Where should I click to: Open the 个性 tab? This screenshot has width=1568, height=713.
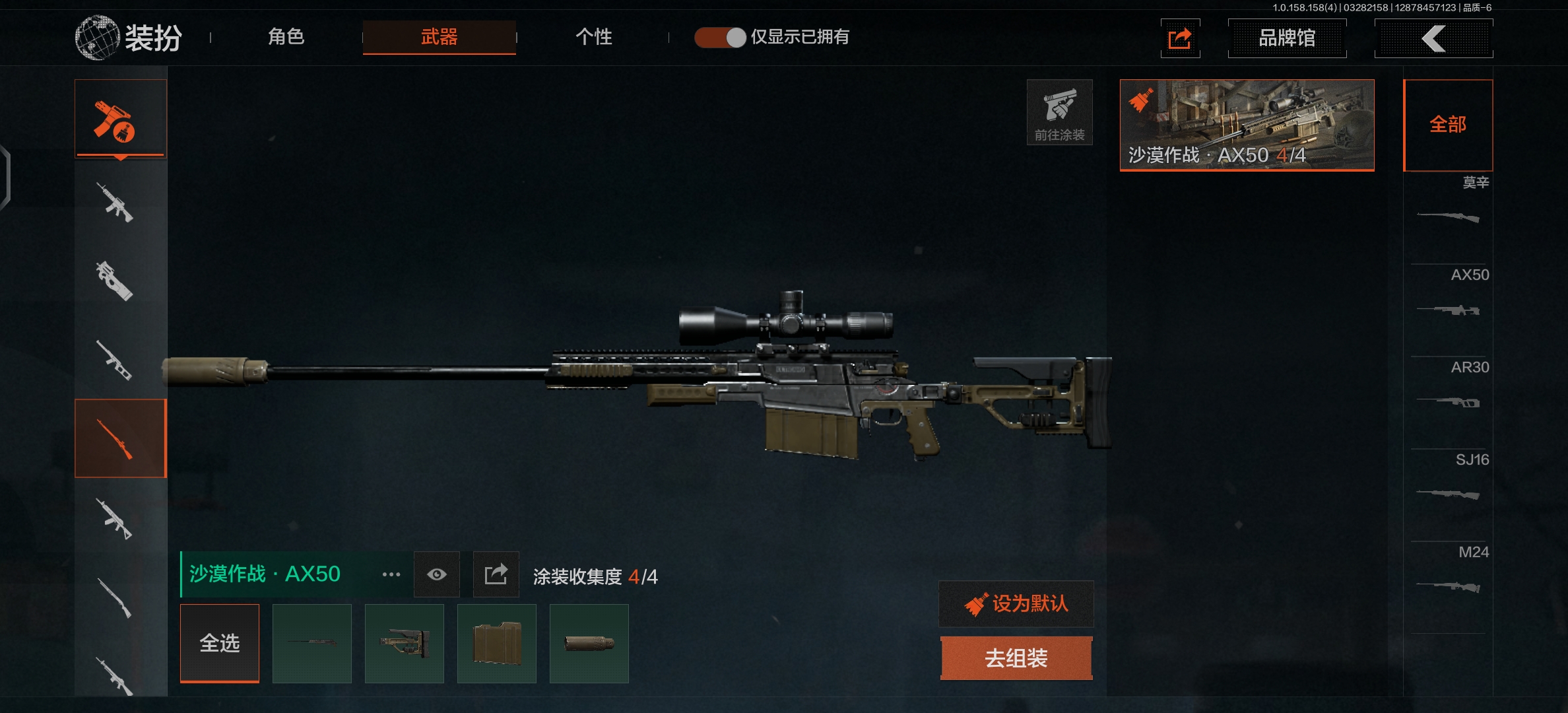click(593, 37)
